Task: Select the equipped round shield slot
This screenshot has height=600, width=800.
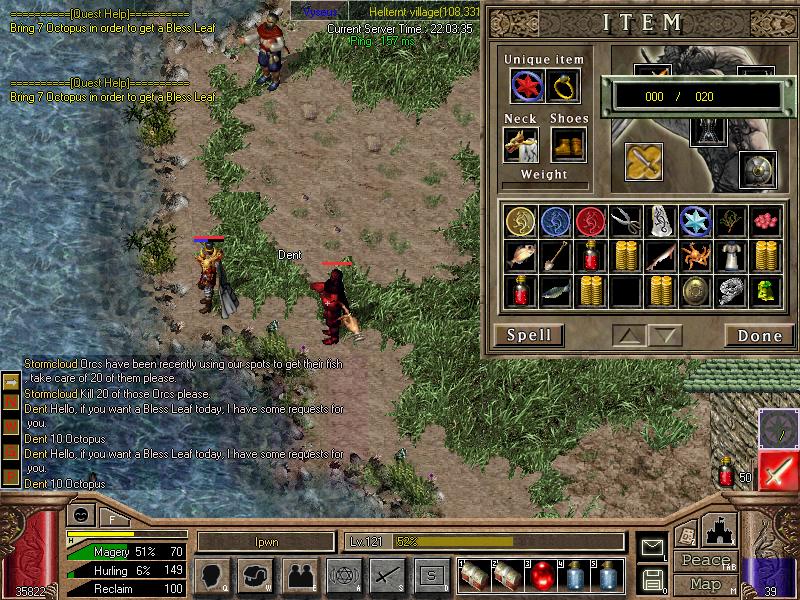Action: (x=756, y=170)
